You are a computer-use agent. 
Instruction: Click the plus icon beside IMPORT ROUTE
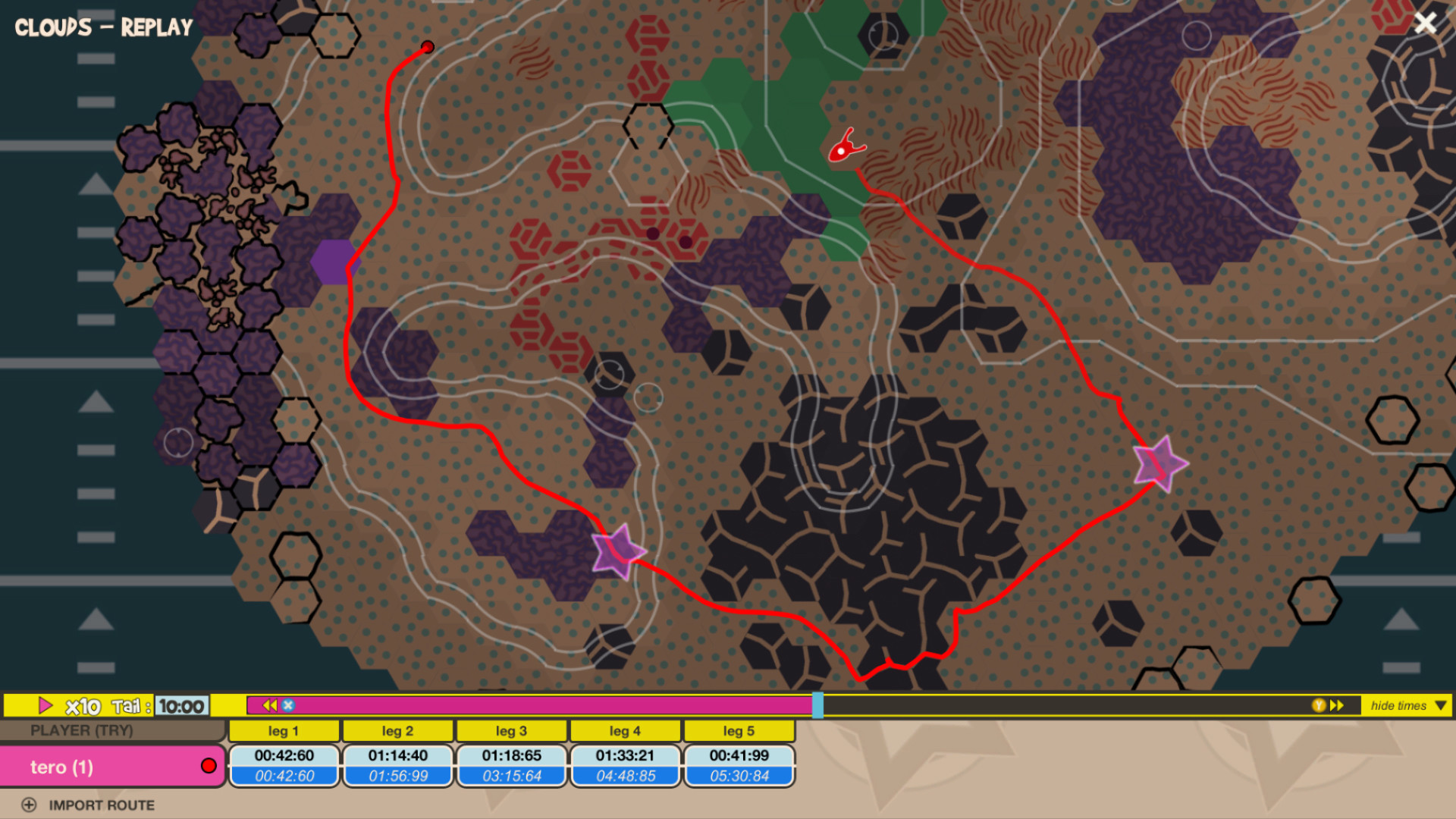[29, 805]
